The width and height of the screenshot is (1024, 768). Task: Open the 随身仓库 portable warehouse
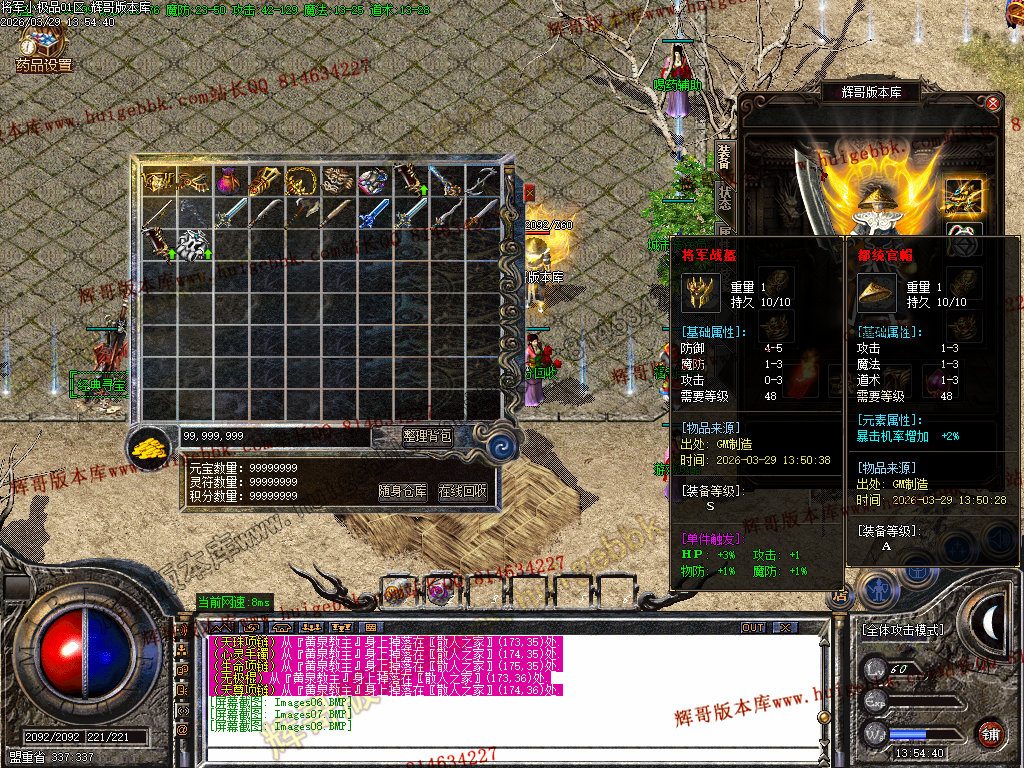pyautogui.click(x=403, y=492)
